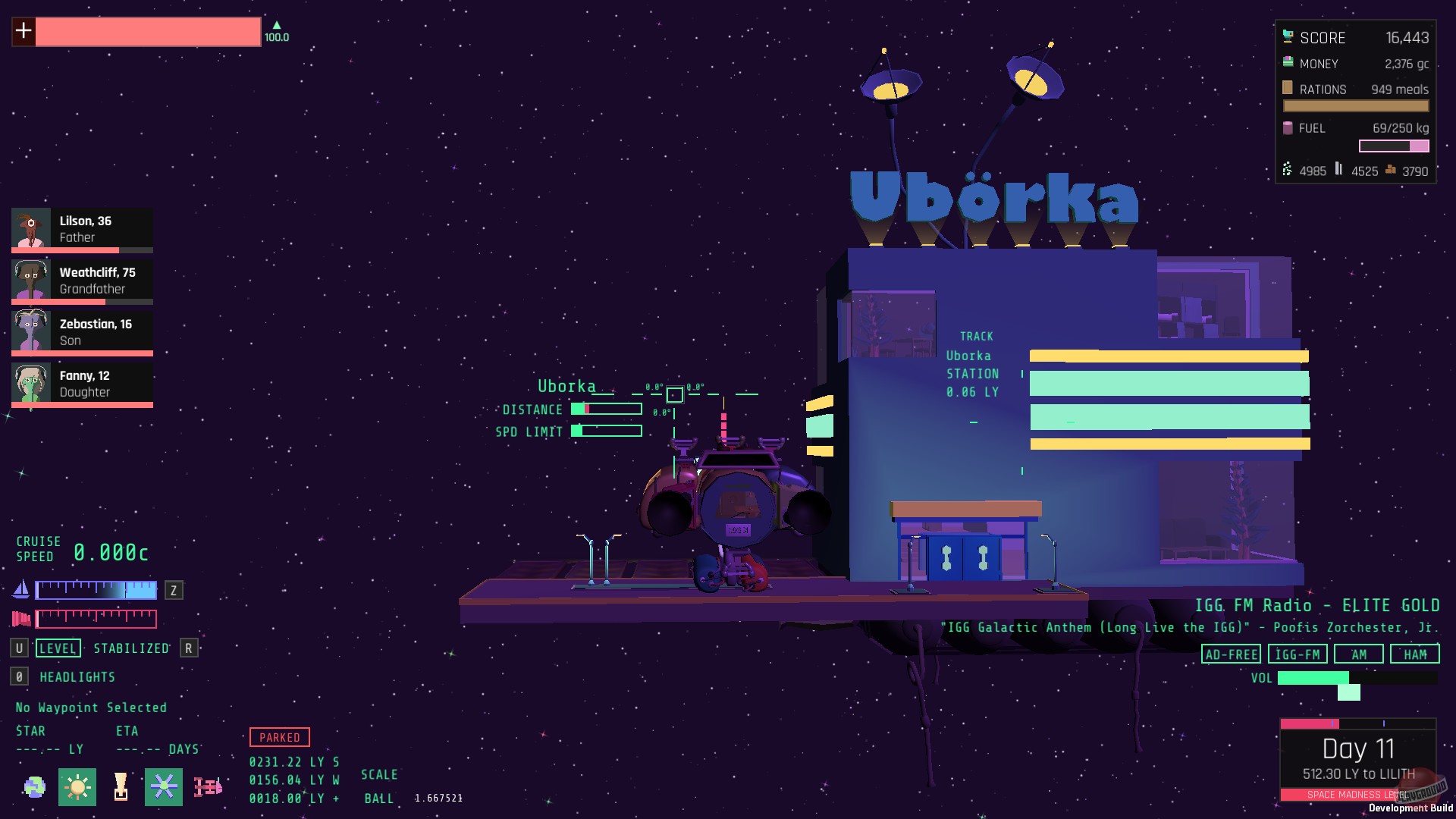The width and height of the screenshot is (1456, 819).
Task: Toggle the LEVEL flight stabilizer
Action: (x=58, y=648)
